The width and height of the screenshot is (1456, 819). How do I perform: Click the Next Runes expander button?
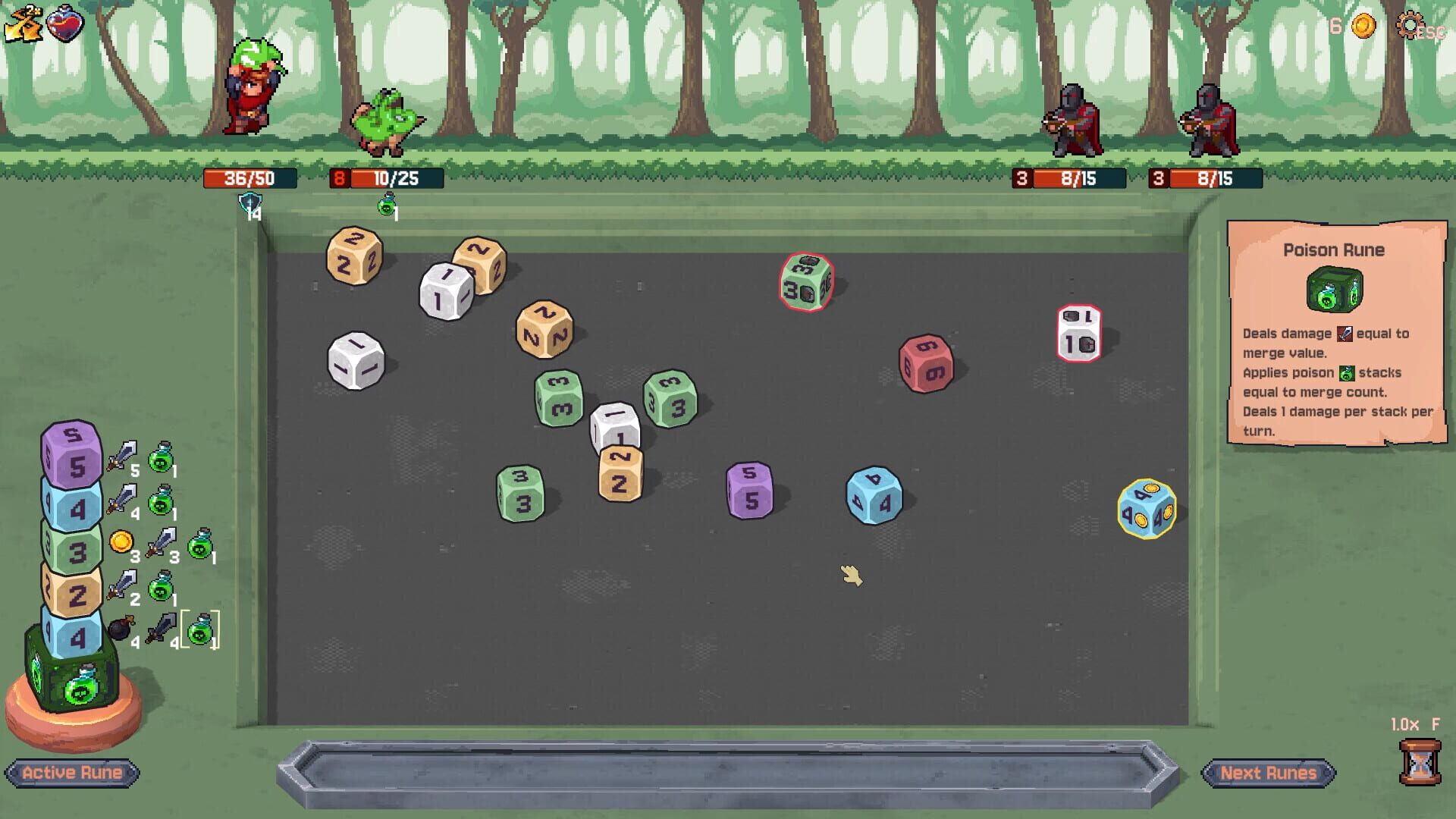1269,773
